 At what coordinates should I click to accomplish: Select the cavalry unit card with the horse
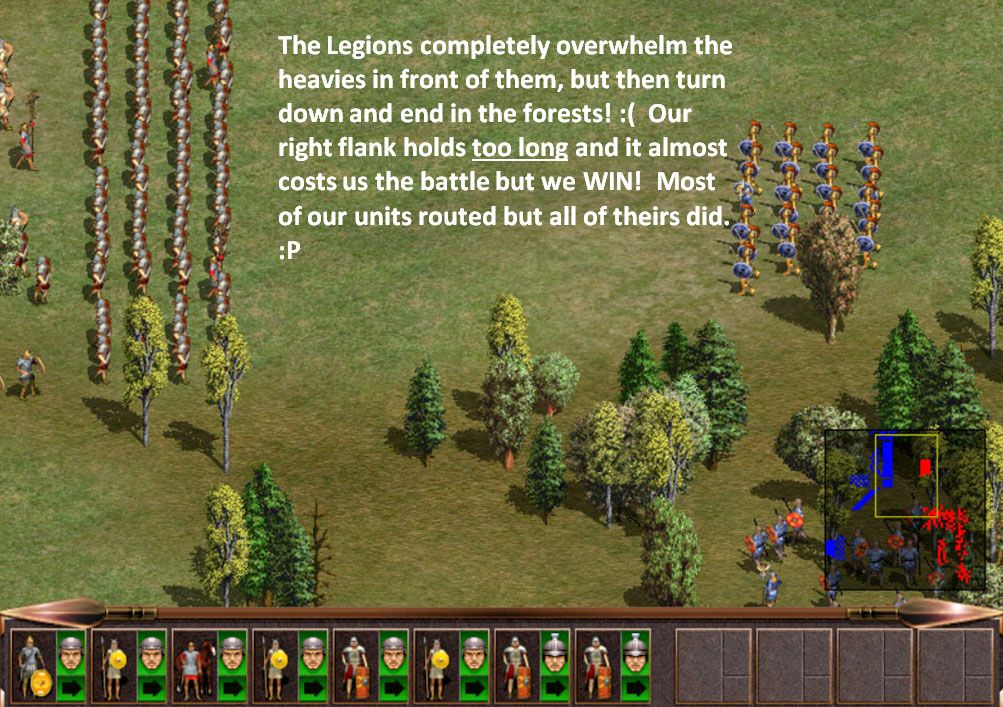pos(191,663)
